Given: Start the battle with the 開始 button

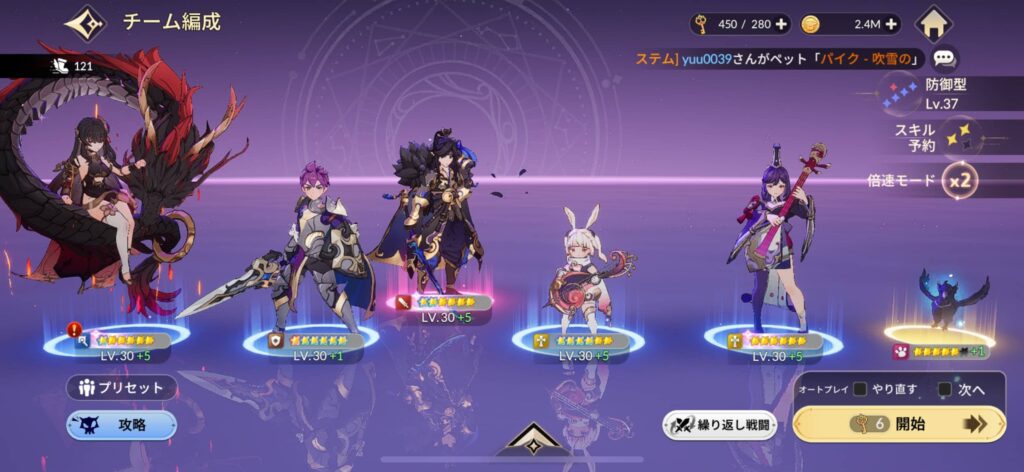Looking at the screenshot, I should tap(899, 424).
